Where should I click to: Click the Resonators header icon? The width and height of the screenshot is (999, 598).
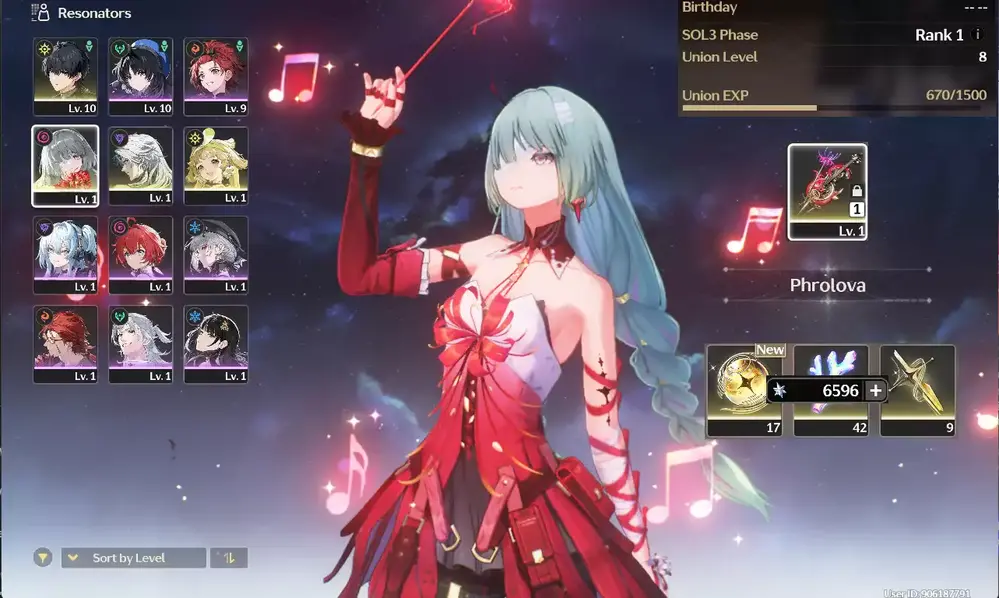pyautogui.click(x=41, y=13)
